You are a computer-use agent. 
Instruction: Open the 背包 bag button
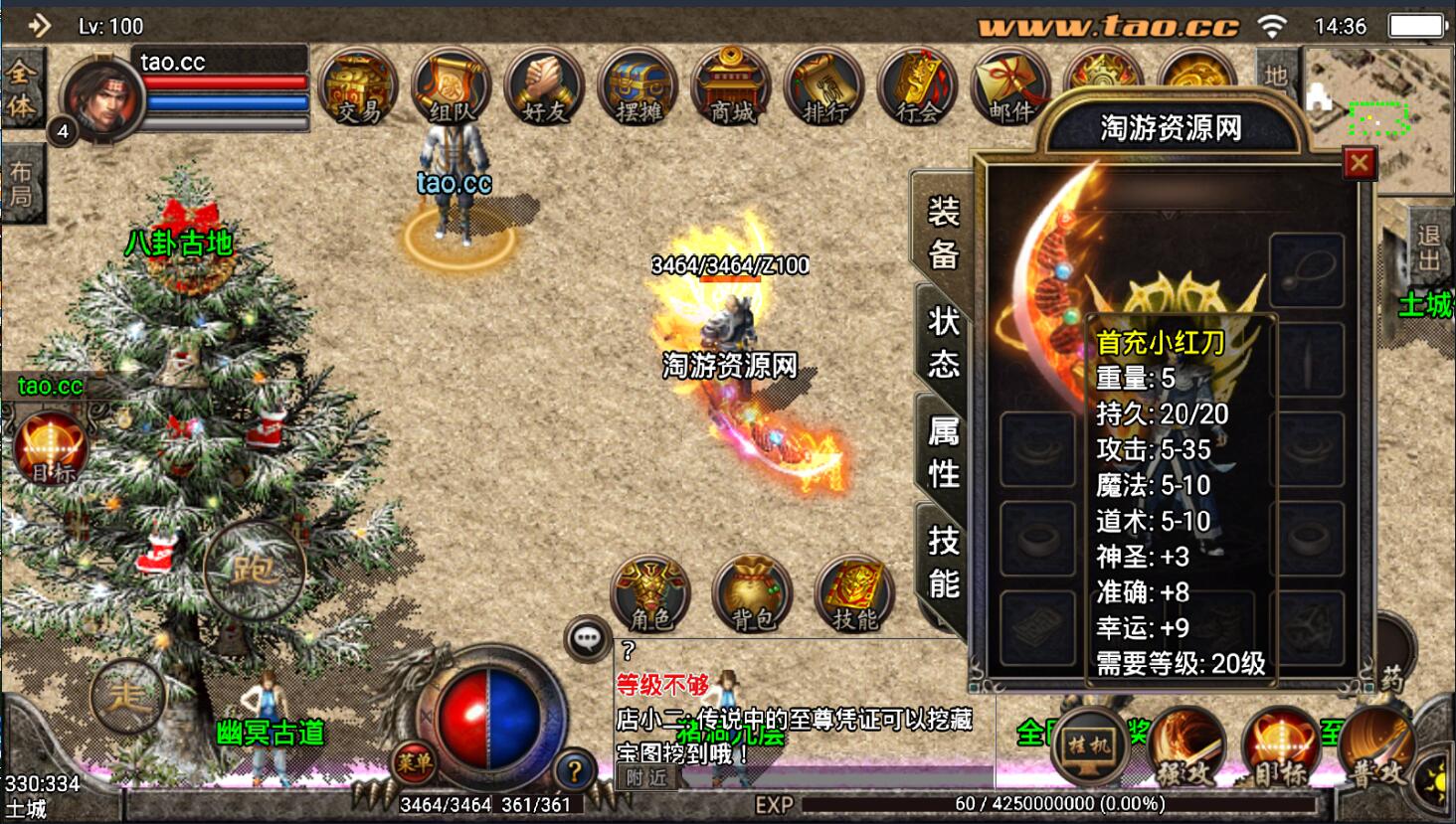point(753,594)
